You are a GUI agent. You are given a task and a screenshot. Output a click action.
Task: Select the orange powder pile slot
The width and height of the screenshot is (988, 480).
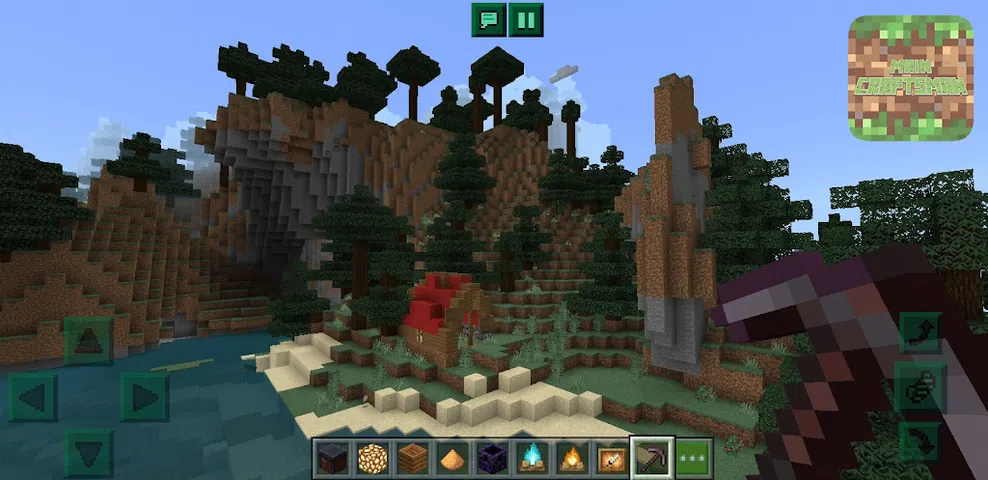pos(451,458)
